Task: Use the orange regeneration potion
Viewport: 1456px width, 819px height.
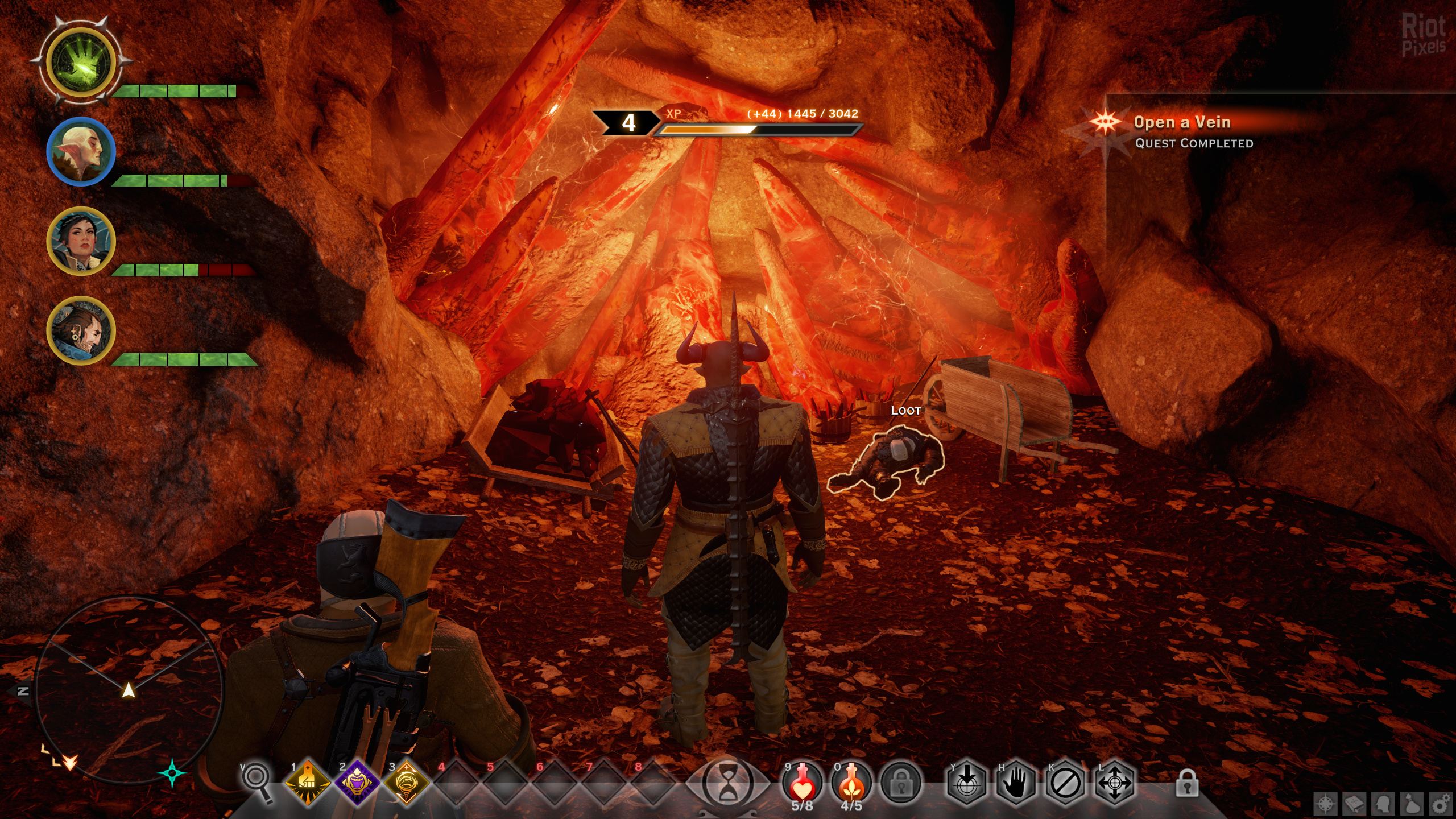Action: coord(851,782)
